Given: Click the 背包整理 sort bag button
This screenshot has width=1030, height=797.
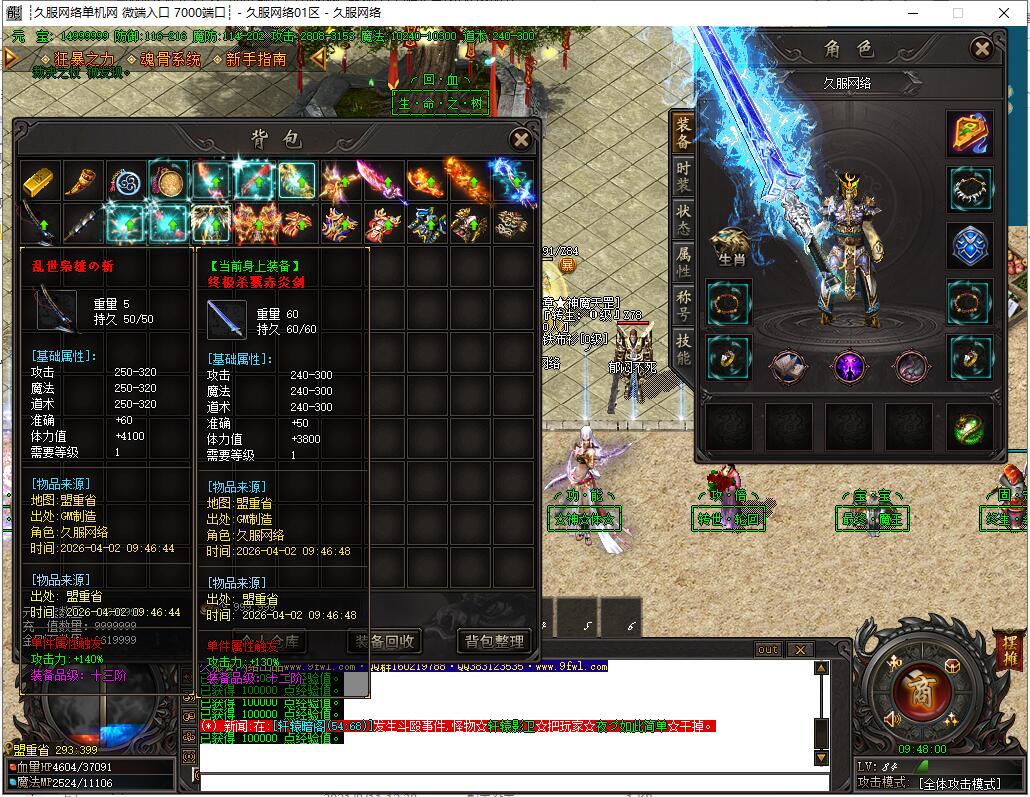Looking at the screenshot, I should 494,641.
